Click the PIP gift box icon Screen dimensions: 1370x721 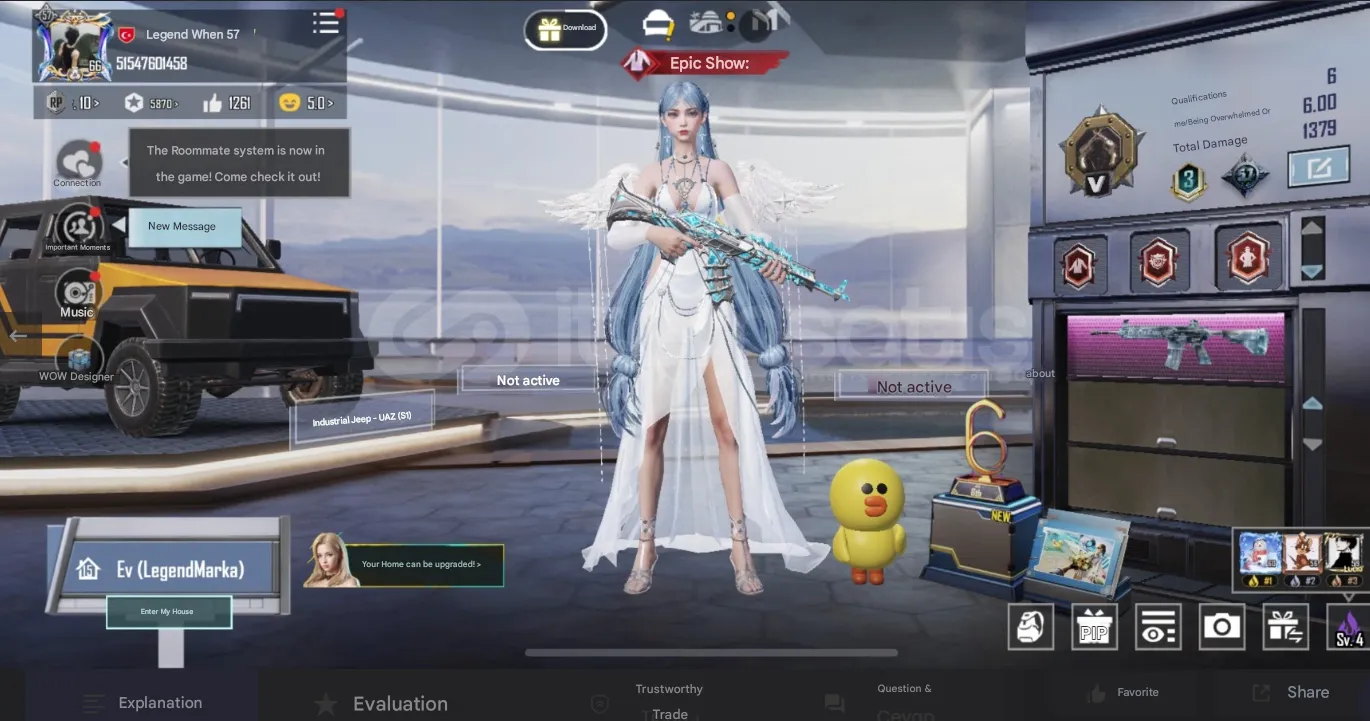point(1094,626)
